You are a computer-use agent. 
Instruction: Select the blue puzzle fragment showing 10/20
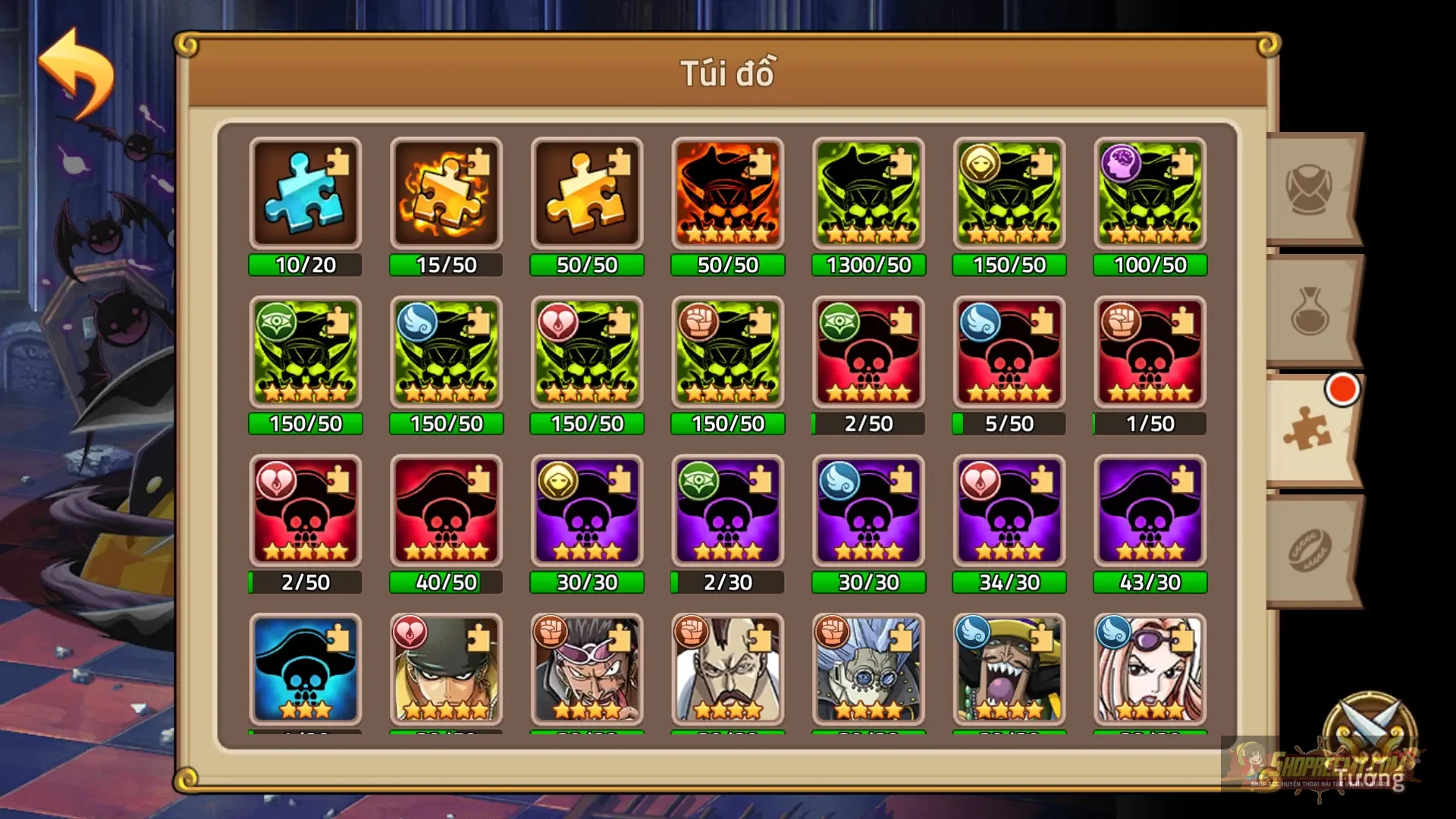click(305, 193)
